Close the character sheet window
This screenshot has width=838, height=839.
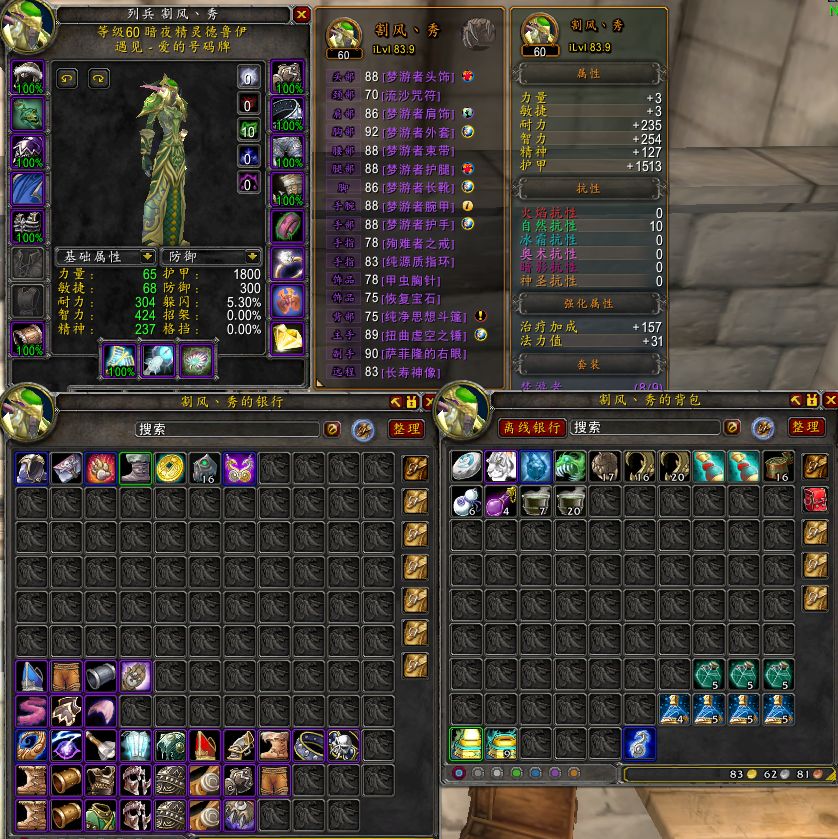coord(302,15)
